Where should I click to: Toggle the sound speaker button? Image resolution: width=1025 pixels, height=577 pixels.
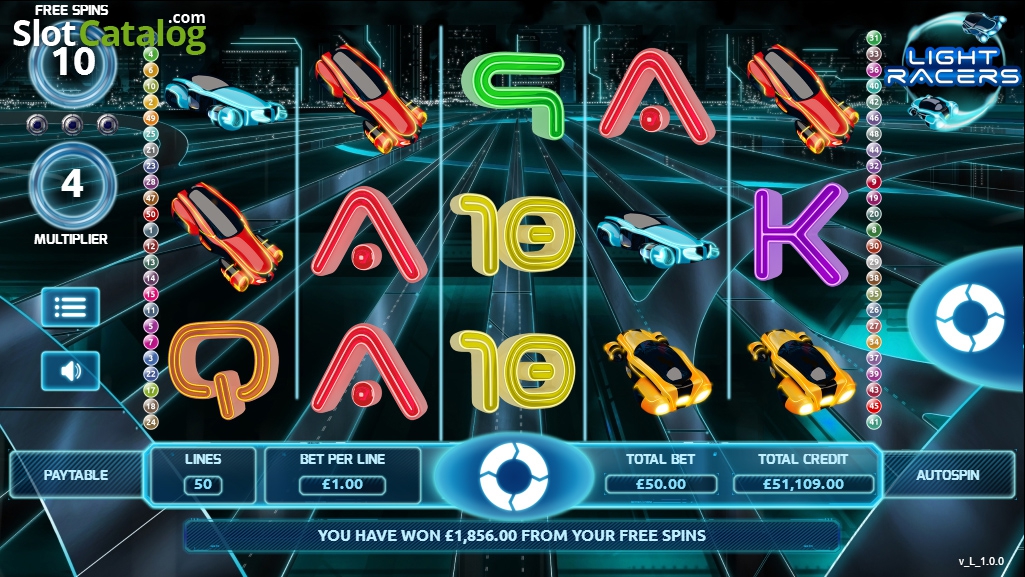70,371
